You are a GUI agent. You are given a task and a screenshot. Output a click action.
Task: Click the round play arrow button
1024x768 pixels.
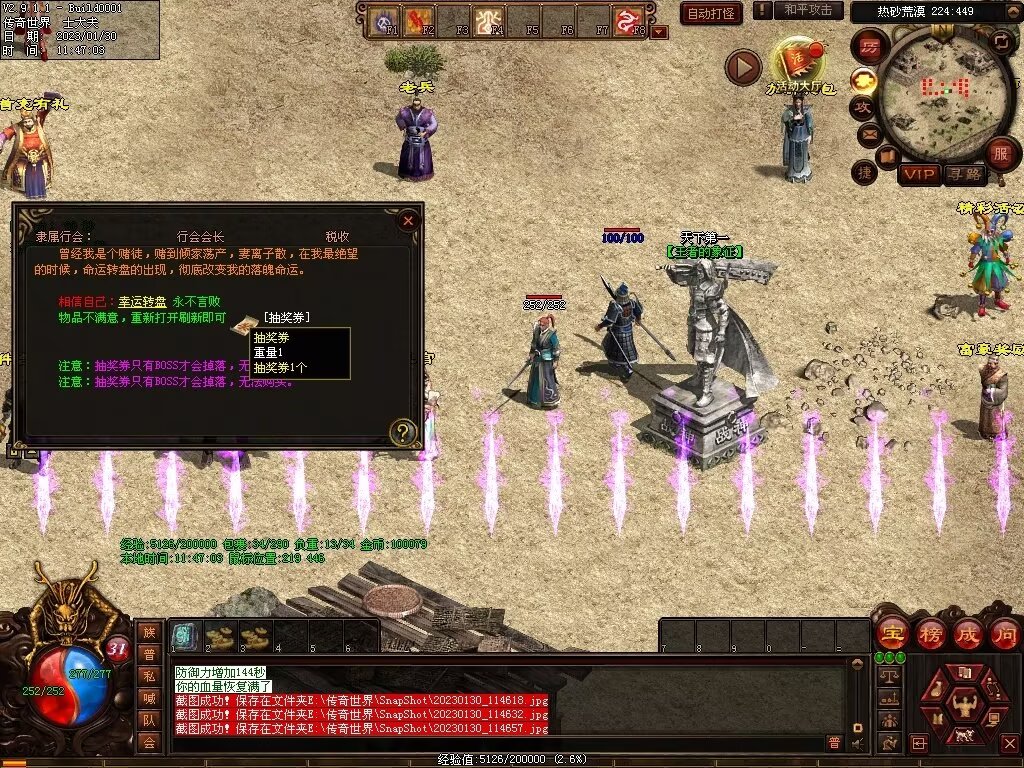coord(743,67)
